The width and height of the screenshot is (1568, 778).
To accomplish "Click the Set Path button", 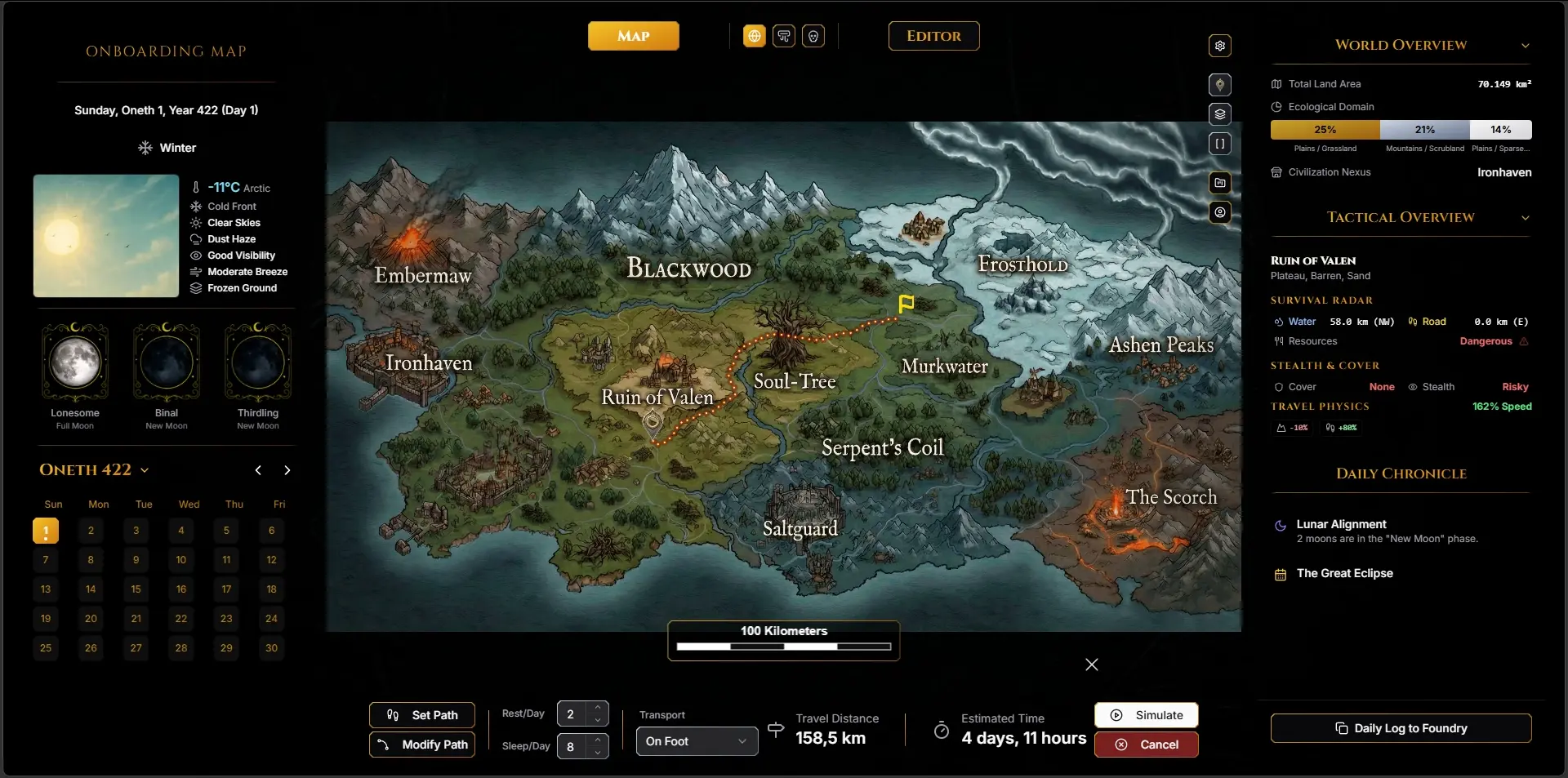I will 422,715.
